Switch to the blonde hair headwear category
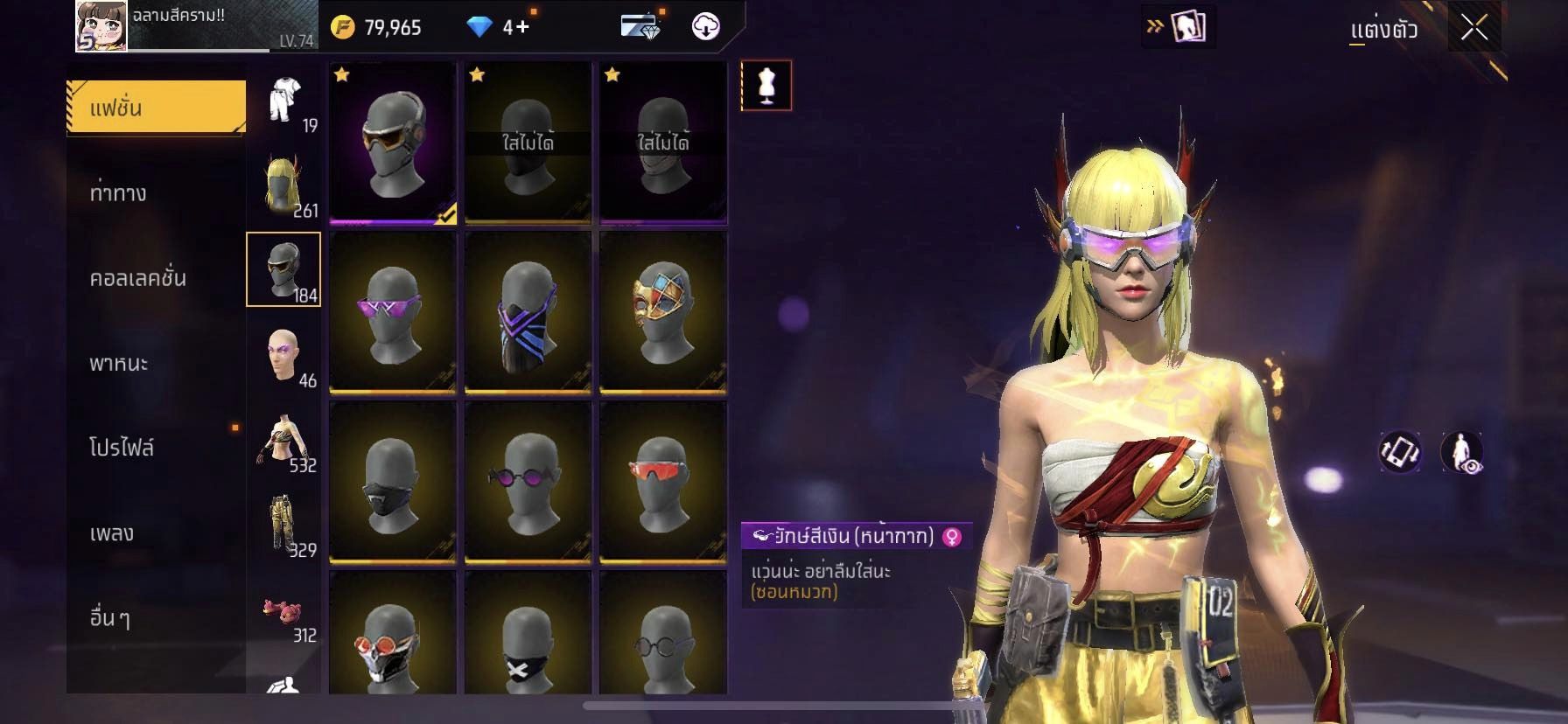 [284, 184]
